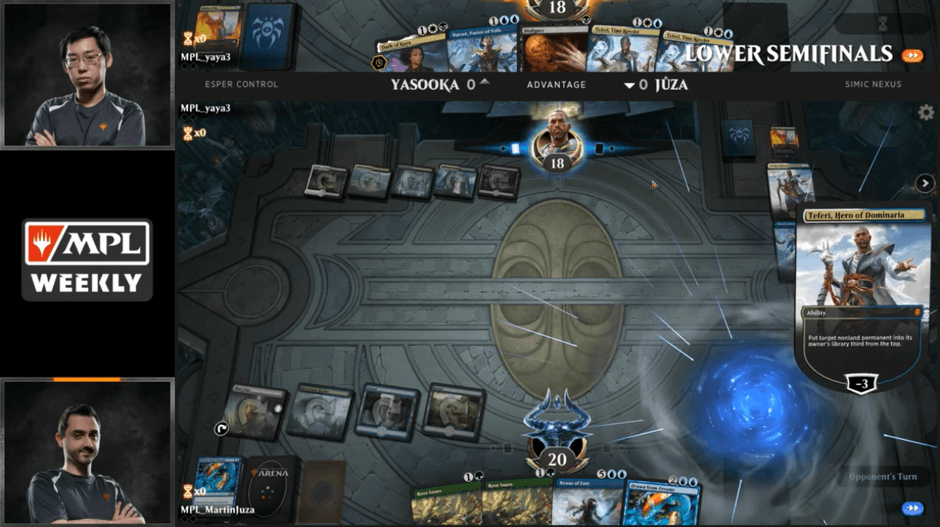The width and height of the screenshot is (940, 527).
Task: Click the blue fast-forward arrows button
Action: pyautogui.click(x=911, y=508)
